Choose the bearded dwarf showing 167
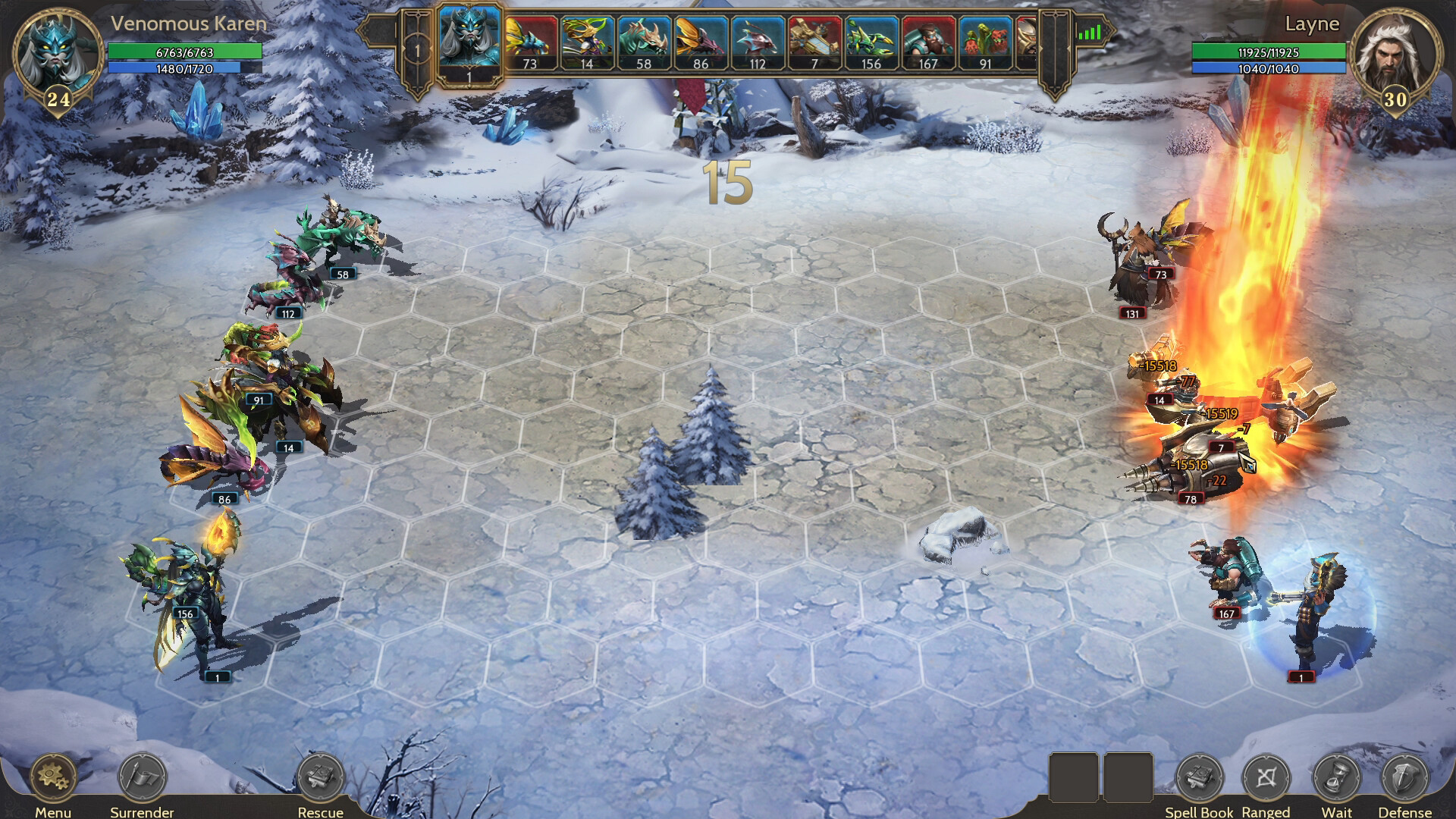The image size is (1456, 819). pyautogui.click(x=928, y=43)
